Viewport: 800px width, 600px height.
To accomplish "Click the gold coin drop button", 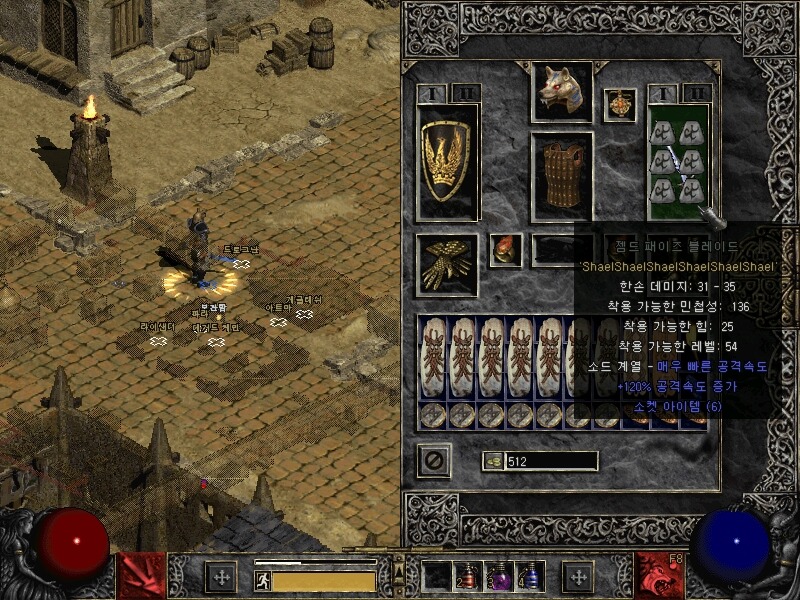I will click(x=493, y=461).
